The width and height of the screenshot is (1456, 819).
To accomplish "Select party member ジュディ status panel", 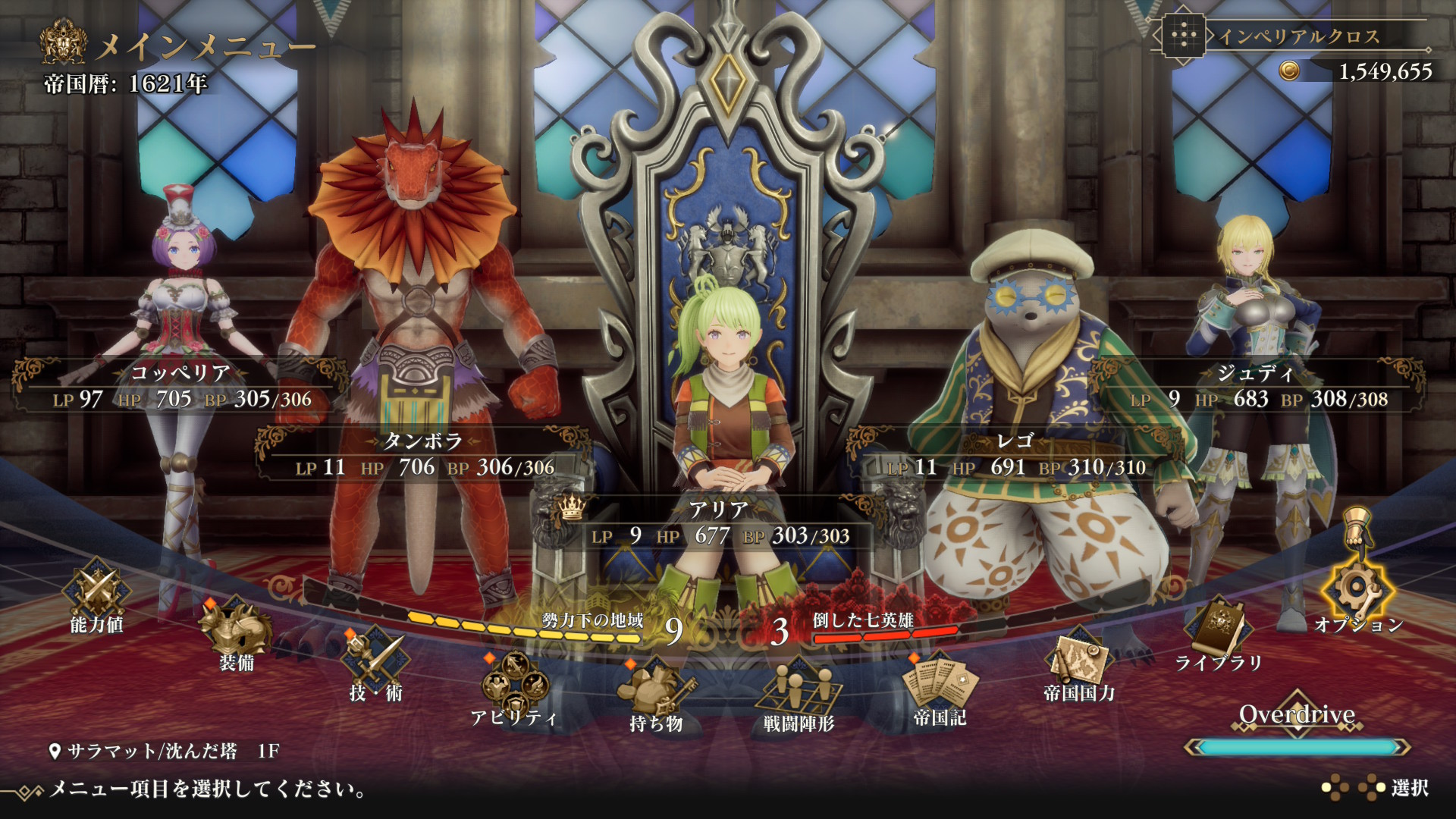I will pos(1257,387).
